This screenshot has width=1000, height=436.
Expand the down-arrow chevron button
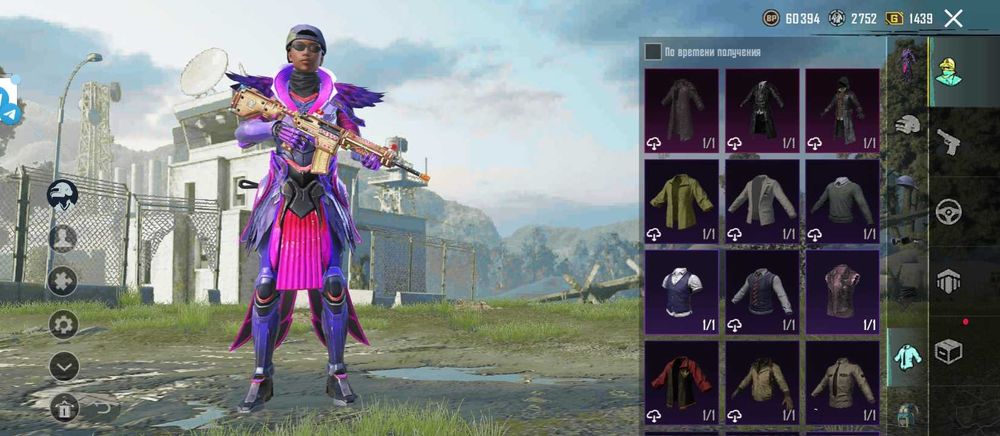[63, 366]
